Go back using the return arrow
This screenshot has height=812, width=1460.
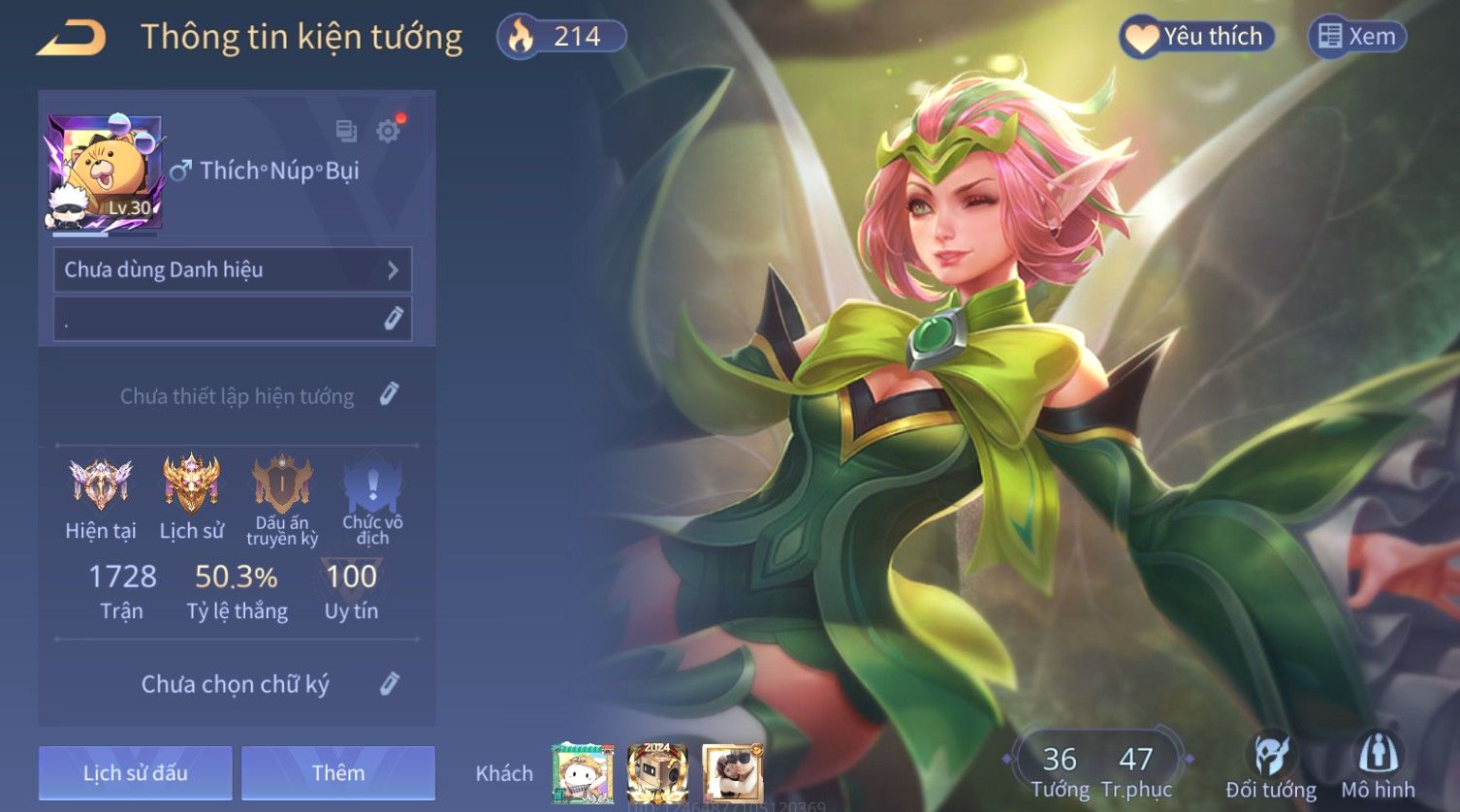pyautogui.click(x=71, y=38)
